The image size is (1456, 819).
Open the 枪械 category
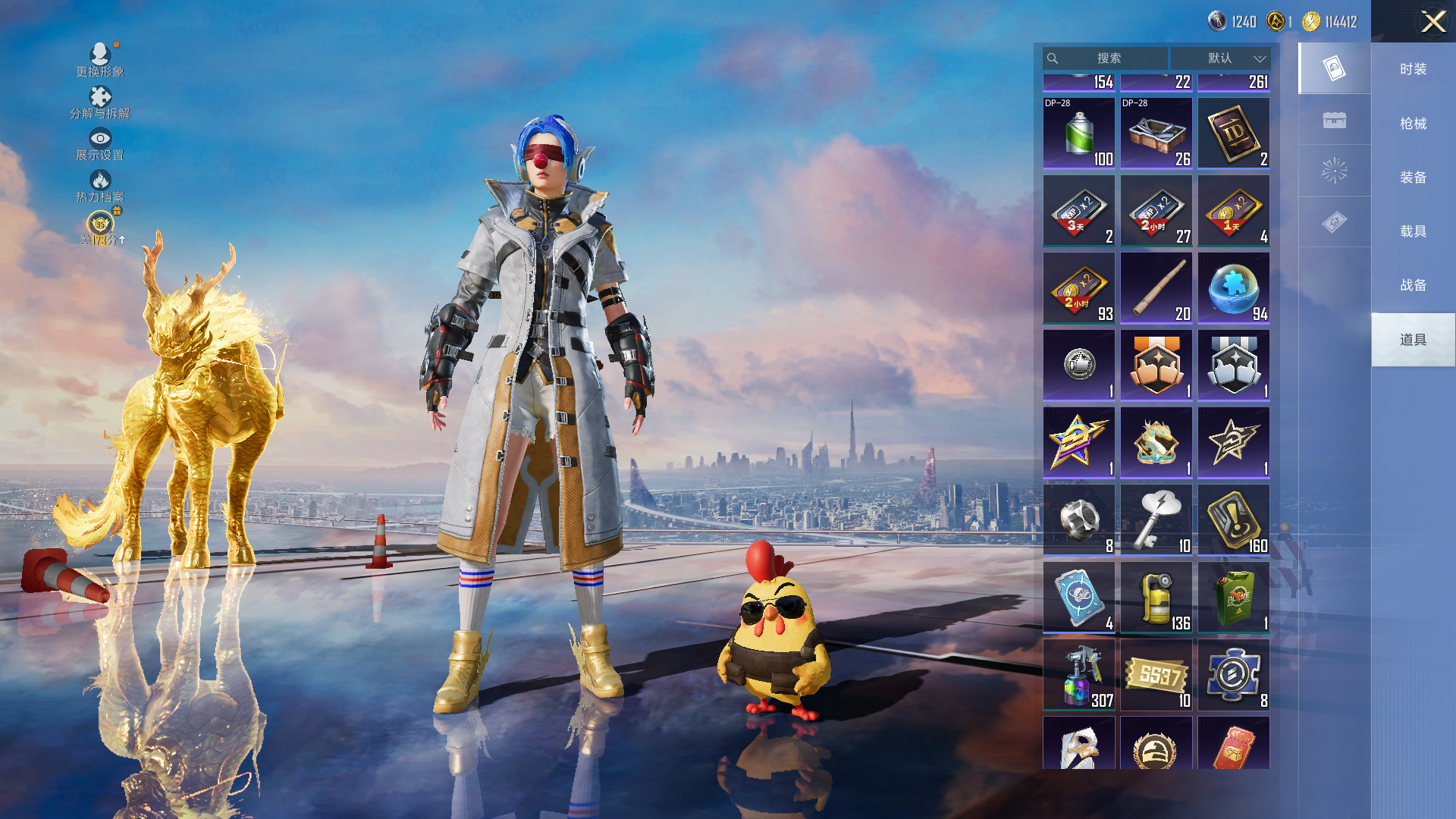pyautogui.click(x=1413, y=124)
